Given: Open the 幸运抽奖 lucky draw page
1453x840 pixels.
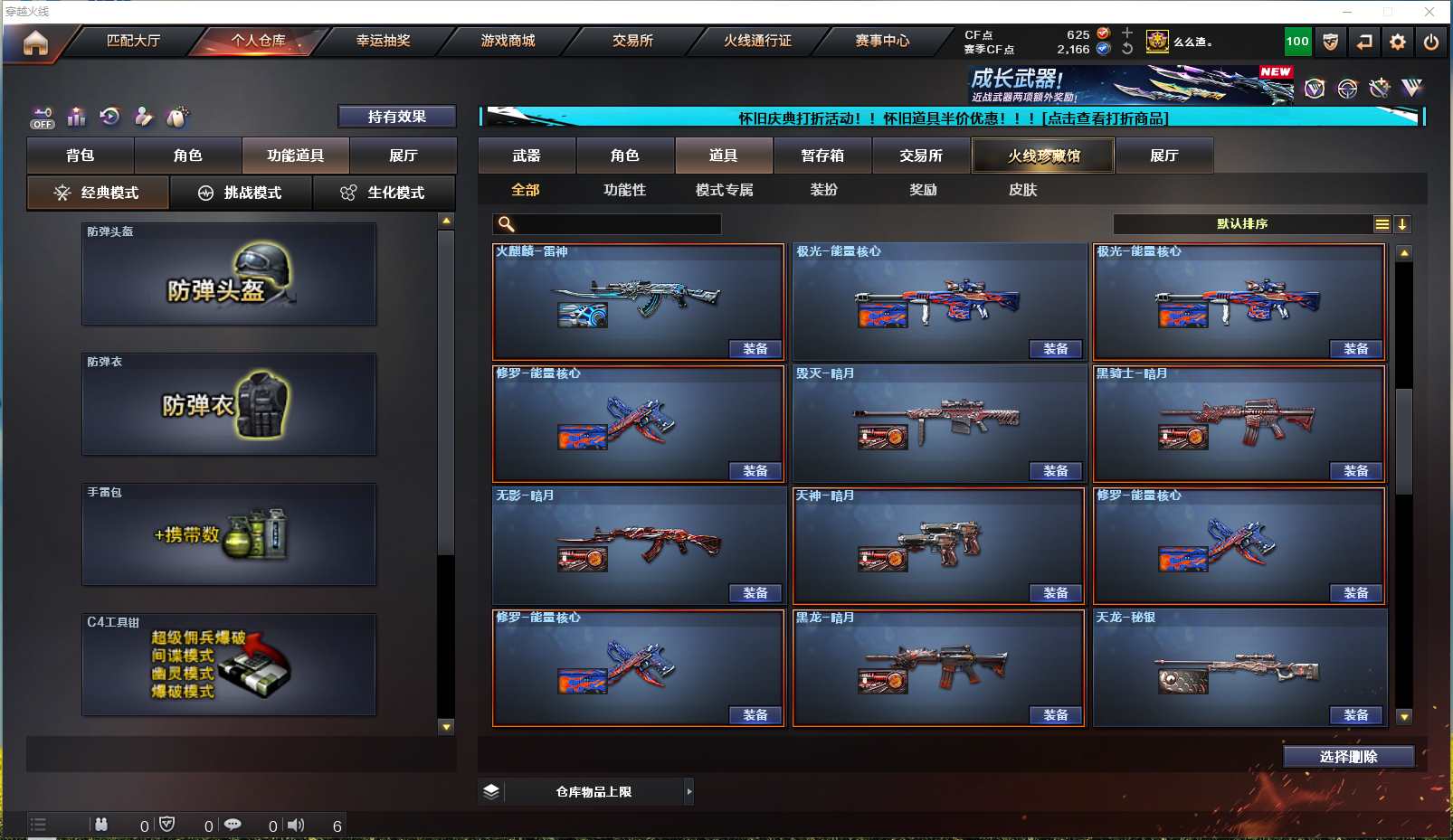Looking at the screenshot, I should click(x=383, y=41).
